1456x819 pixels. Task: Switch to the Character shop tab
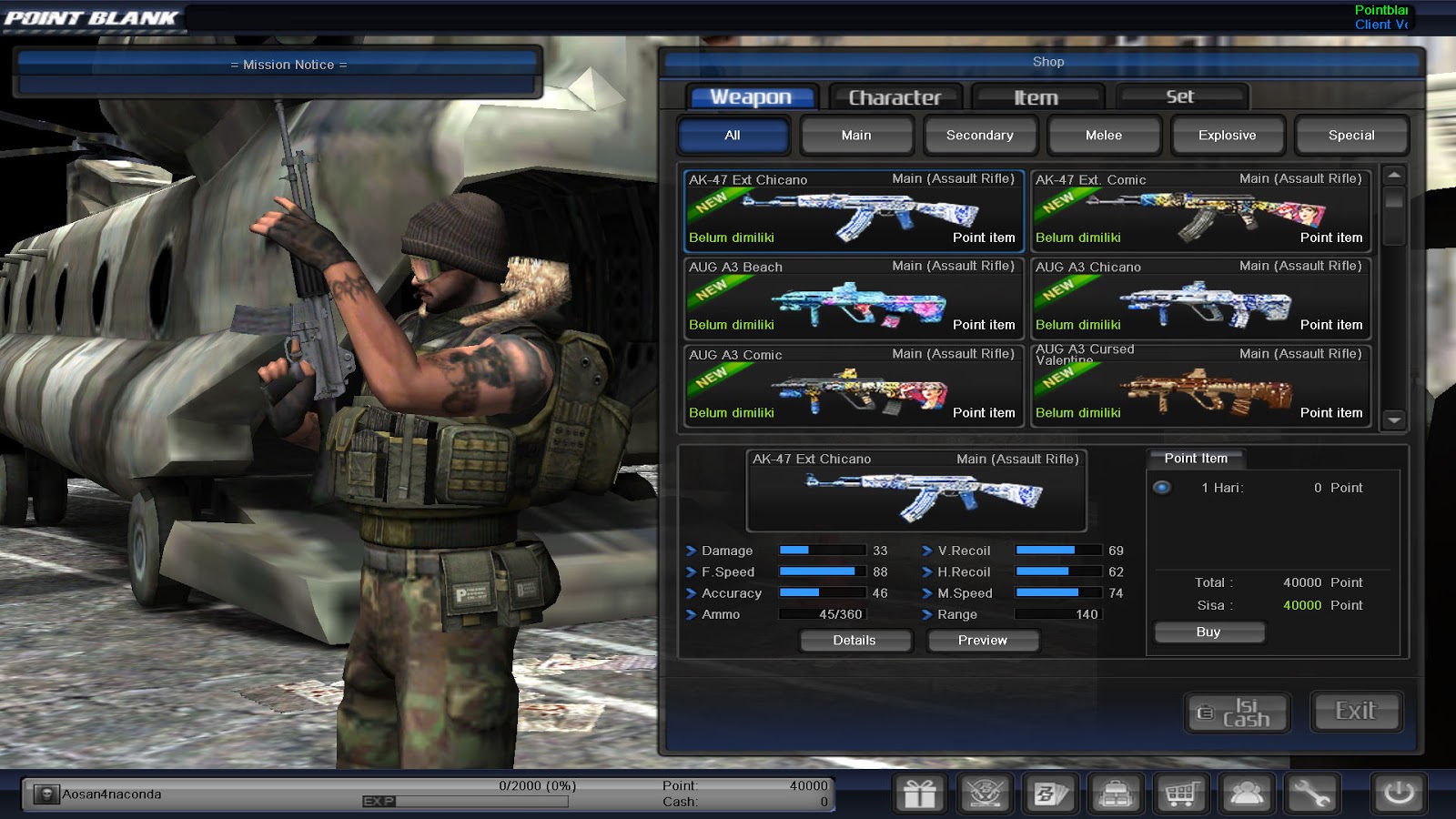coord(894,96)
